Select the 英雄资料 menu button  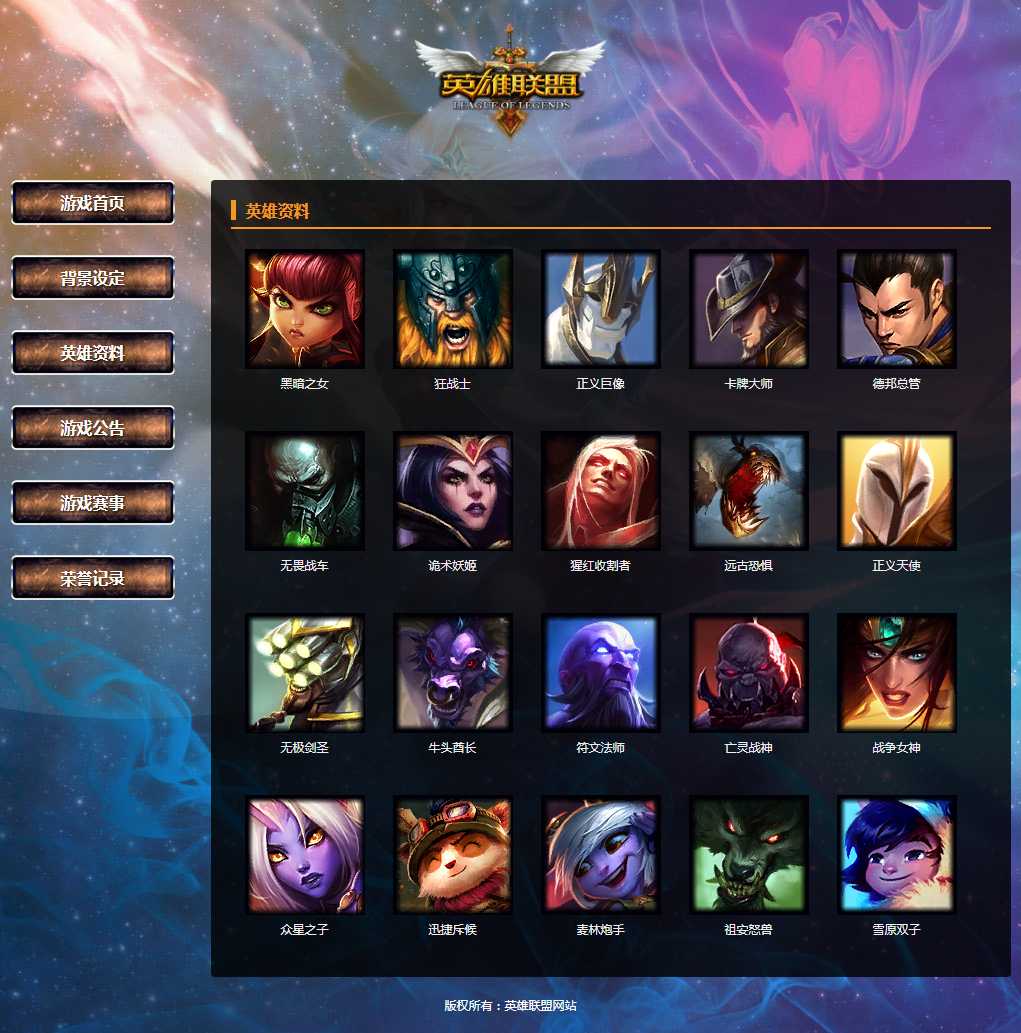click(93, 353)
